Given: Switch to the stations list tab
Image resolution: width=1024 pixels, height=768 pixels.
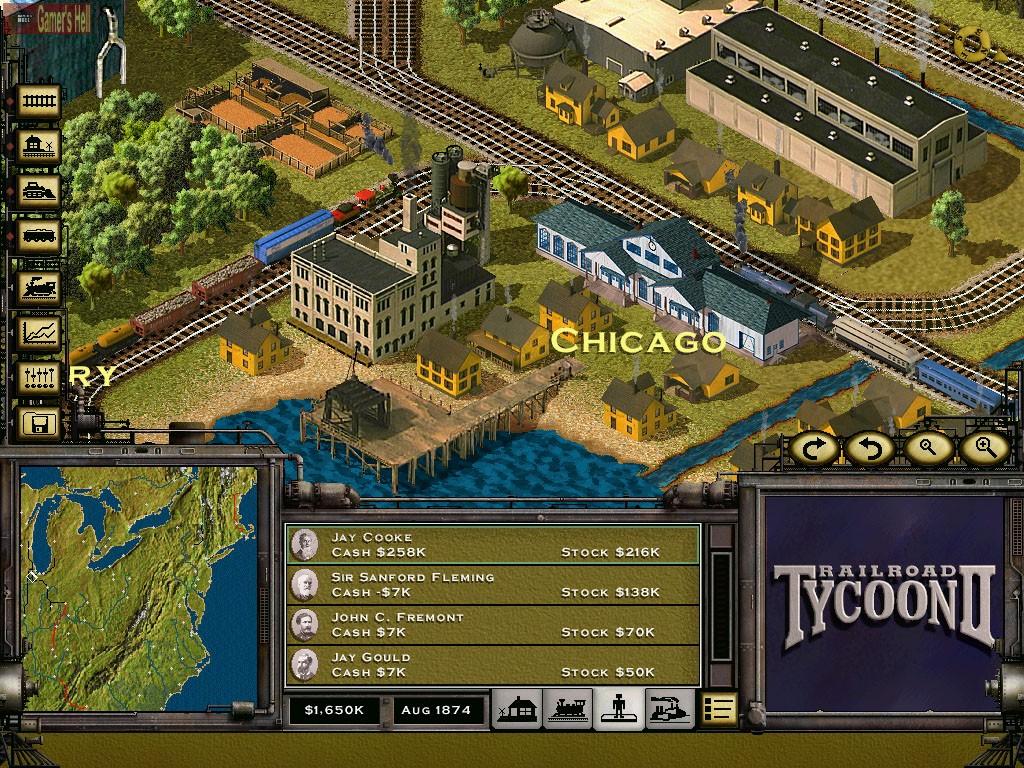Looking at the screenshot, I should (517, 709).
